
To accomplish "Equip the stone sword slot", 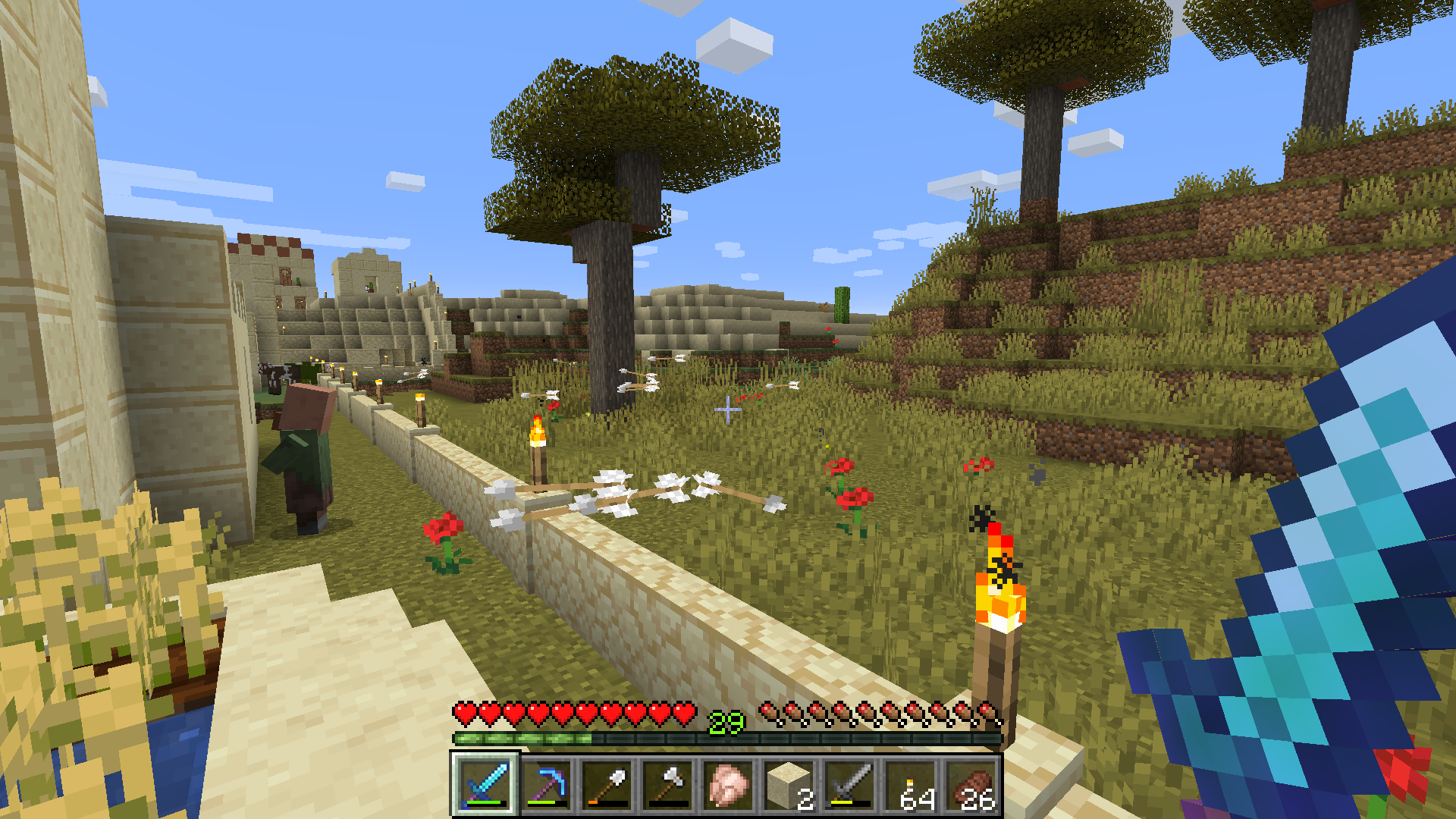I will (x=849, y=785).
